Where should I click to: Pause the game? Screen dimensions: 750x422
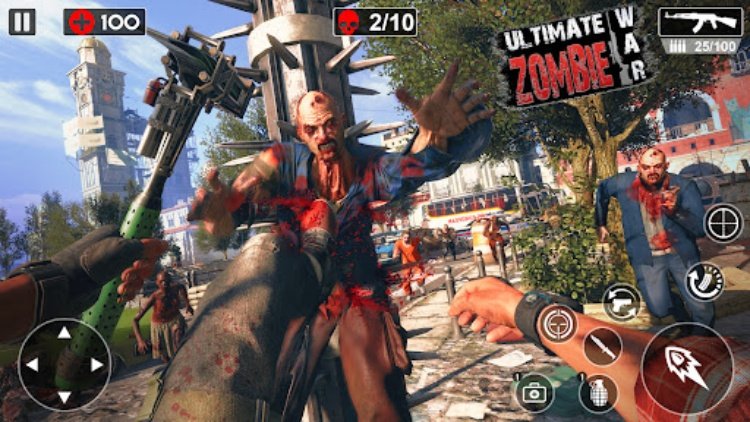click(22, 21)
